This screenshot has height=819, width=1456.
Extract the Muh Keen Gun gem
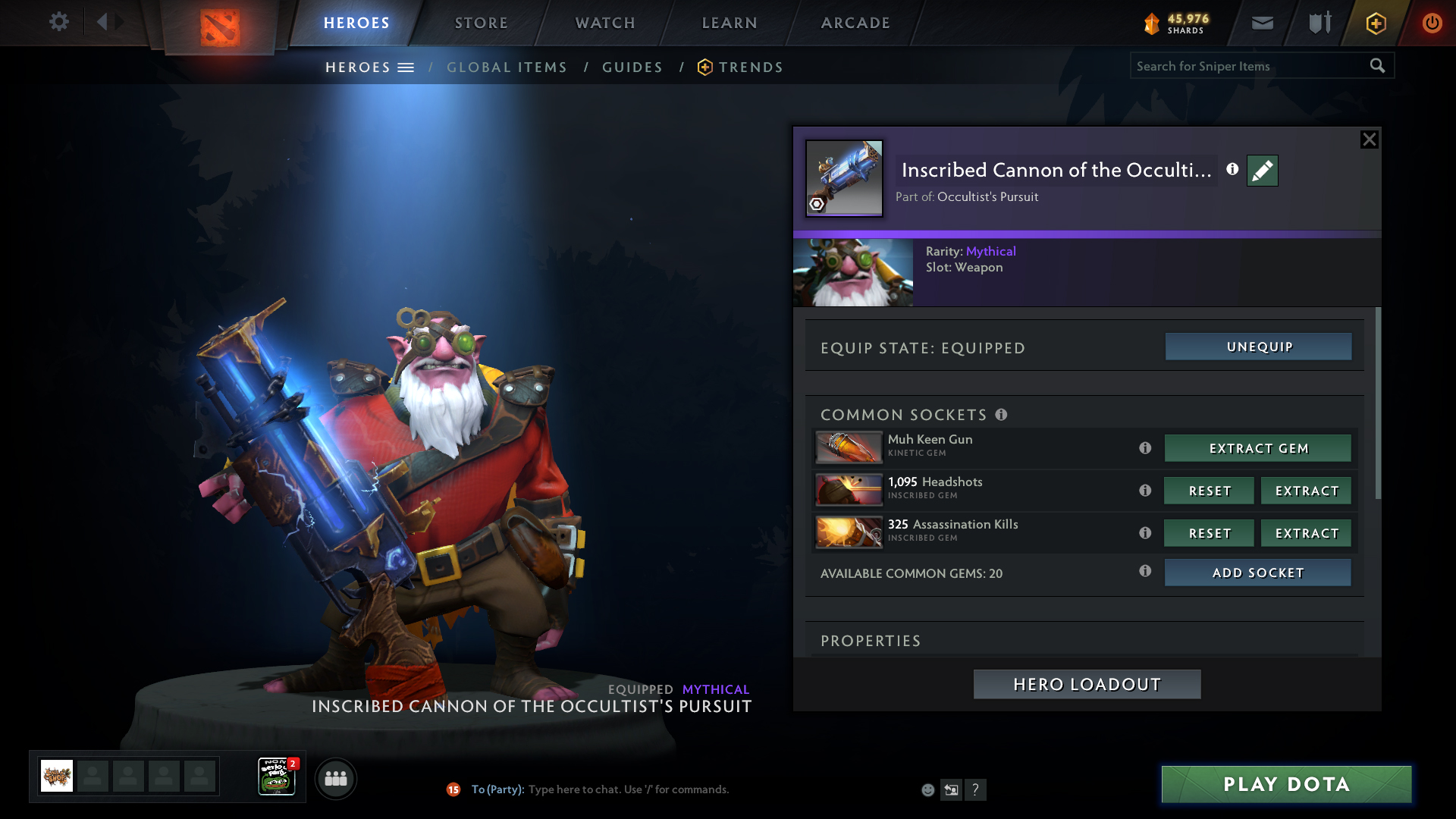pyautogui.click(x=1257, y=448)
